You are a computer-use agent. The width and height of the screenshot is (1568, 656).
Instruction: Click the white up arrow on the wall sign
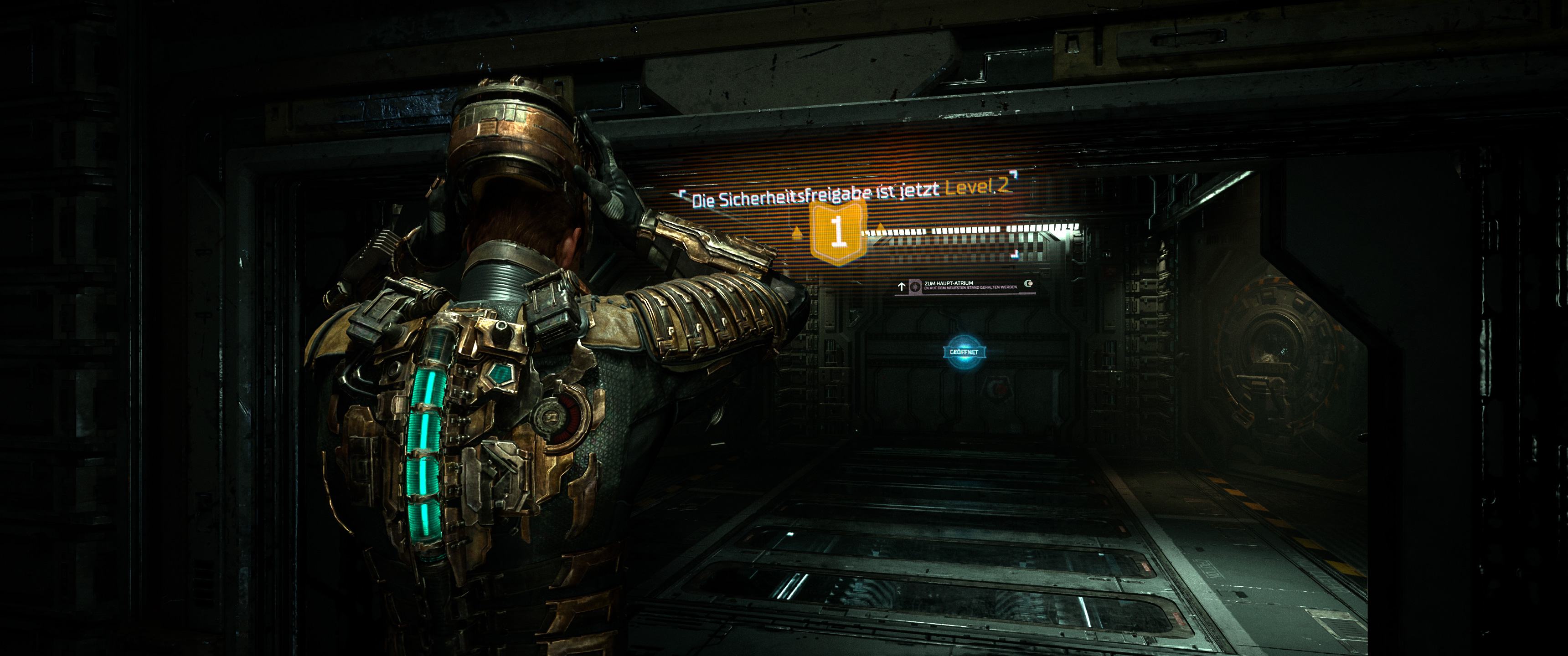pyautogui.click(x=903, y=286)
